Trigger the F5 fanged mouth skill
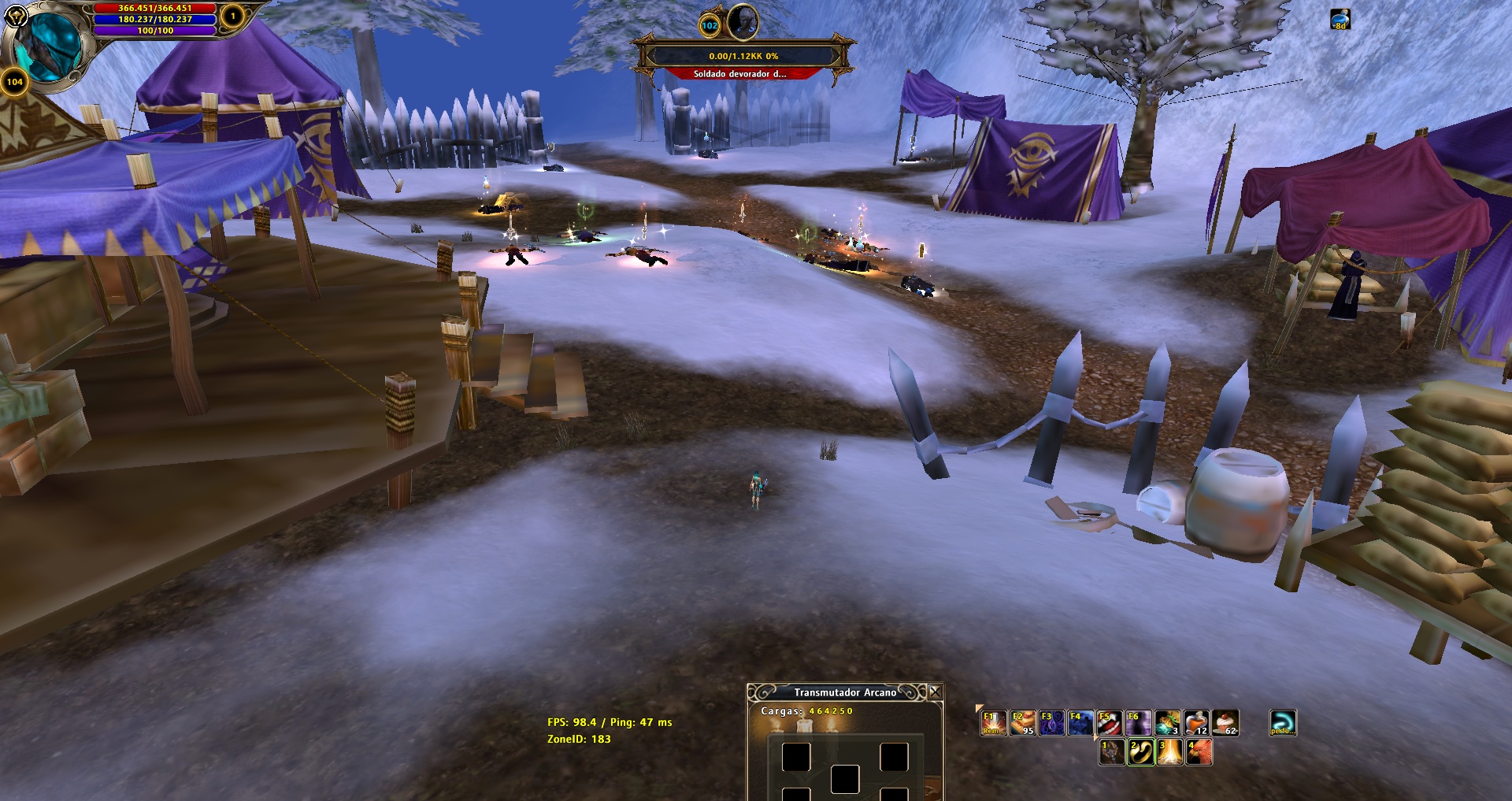Image resolution: width=1512 pixels, height=801 pixels. pos(1110,722)
